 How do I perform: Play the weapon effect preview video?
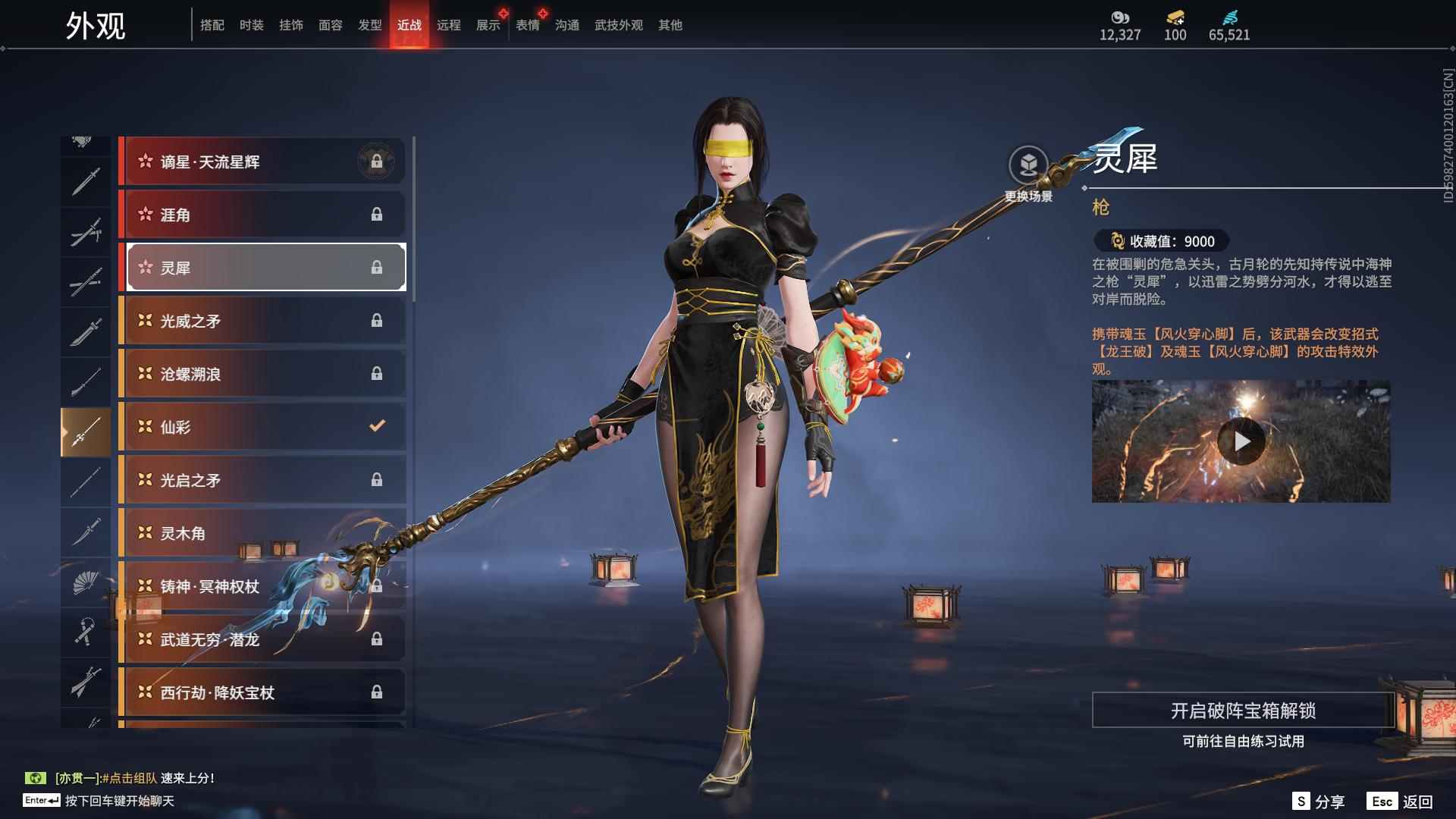(x=1241, y=441)
